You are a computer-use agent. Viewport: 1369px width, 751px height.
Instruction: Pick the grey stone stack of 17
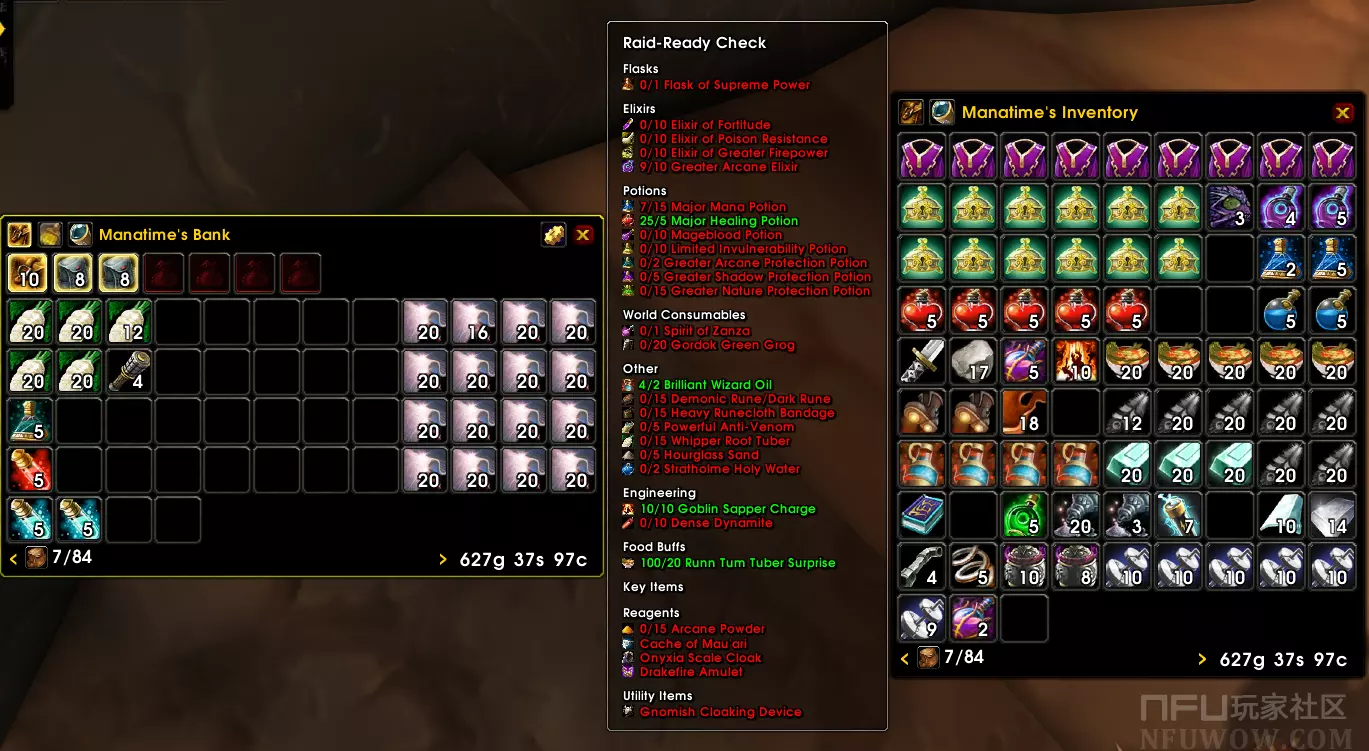[x=973, y=361]
